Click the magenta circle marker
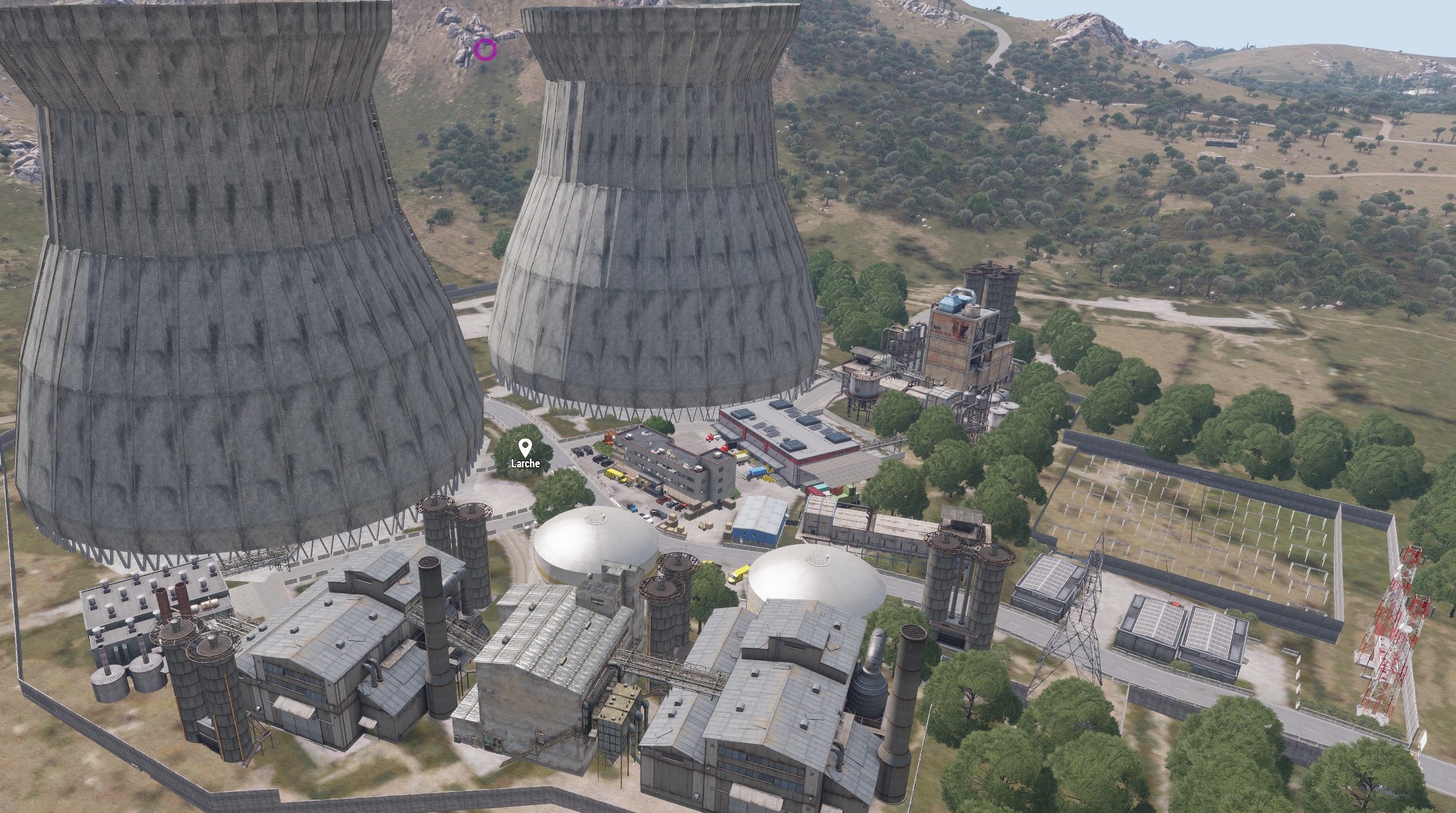1456x813 pixels. 485,50
